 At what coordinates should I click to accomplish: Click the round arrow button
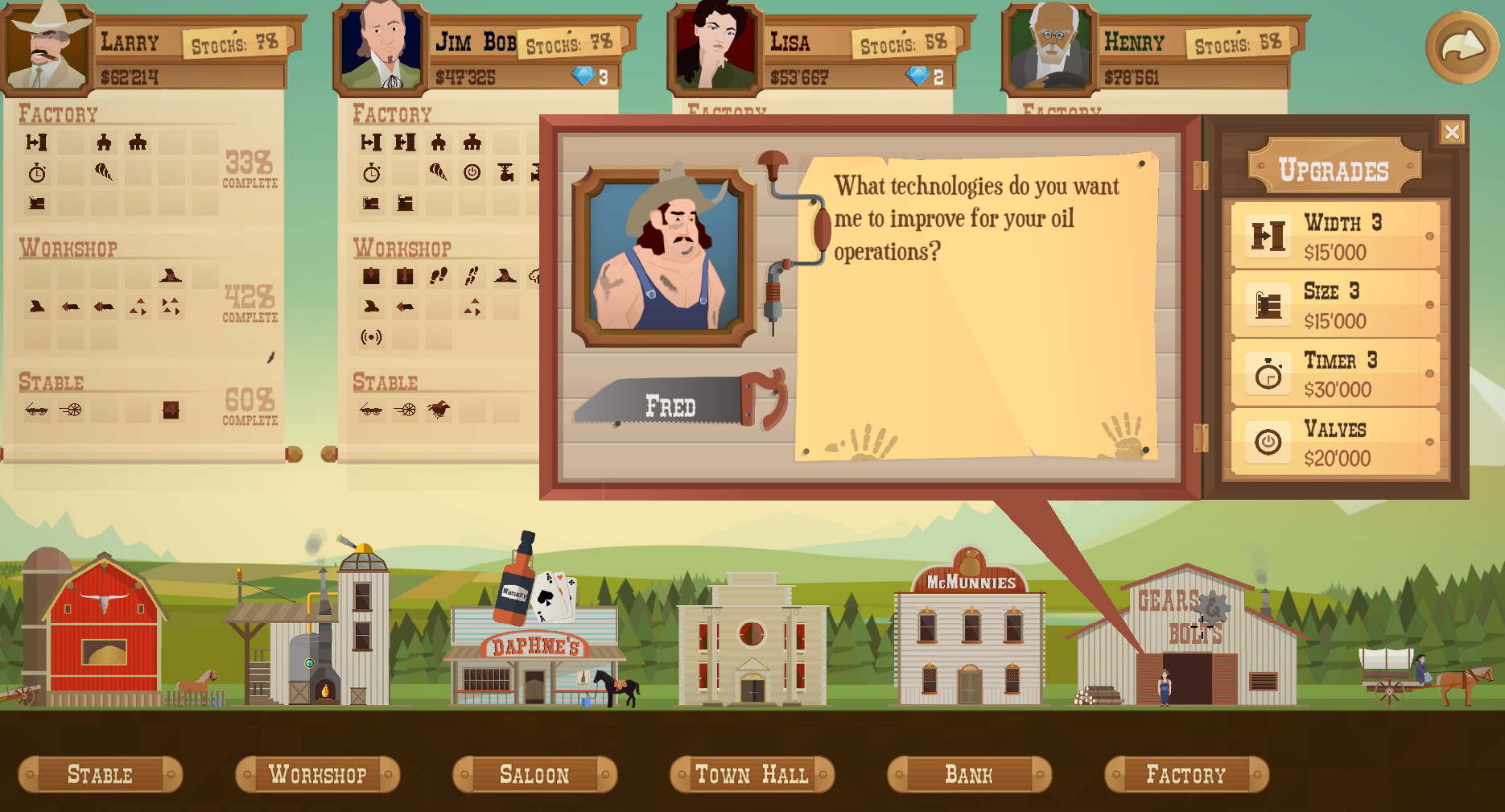[x=1462, y=47]
